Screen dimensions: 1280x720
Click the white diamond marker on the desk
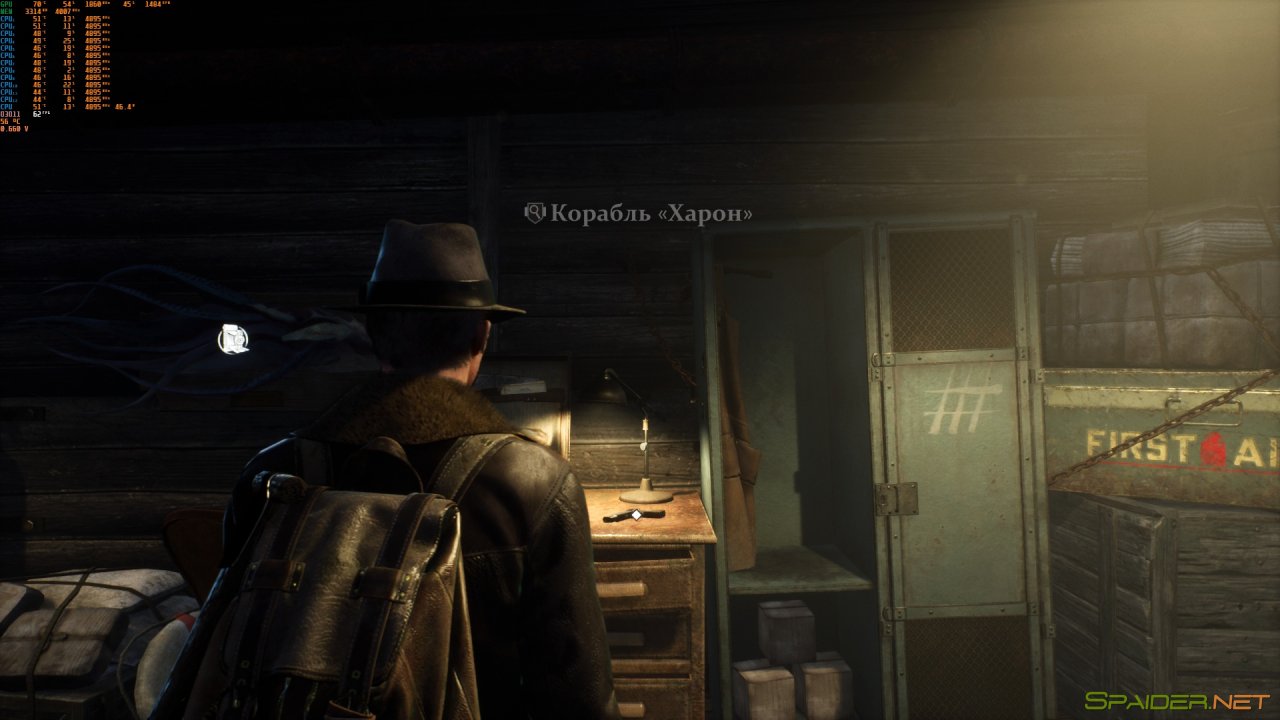[x=634, y=514]
